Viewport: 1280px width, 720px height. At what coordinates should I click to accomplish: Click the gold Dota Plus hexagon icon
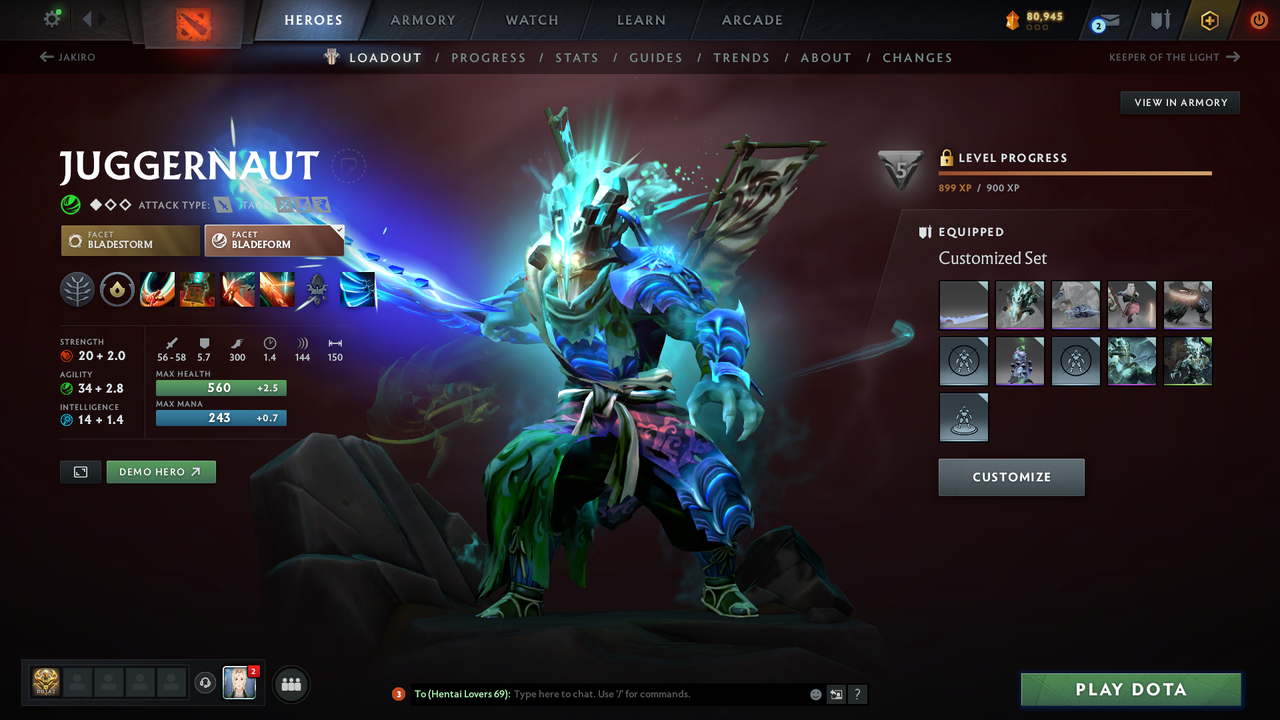tap(1209, 20)
